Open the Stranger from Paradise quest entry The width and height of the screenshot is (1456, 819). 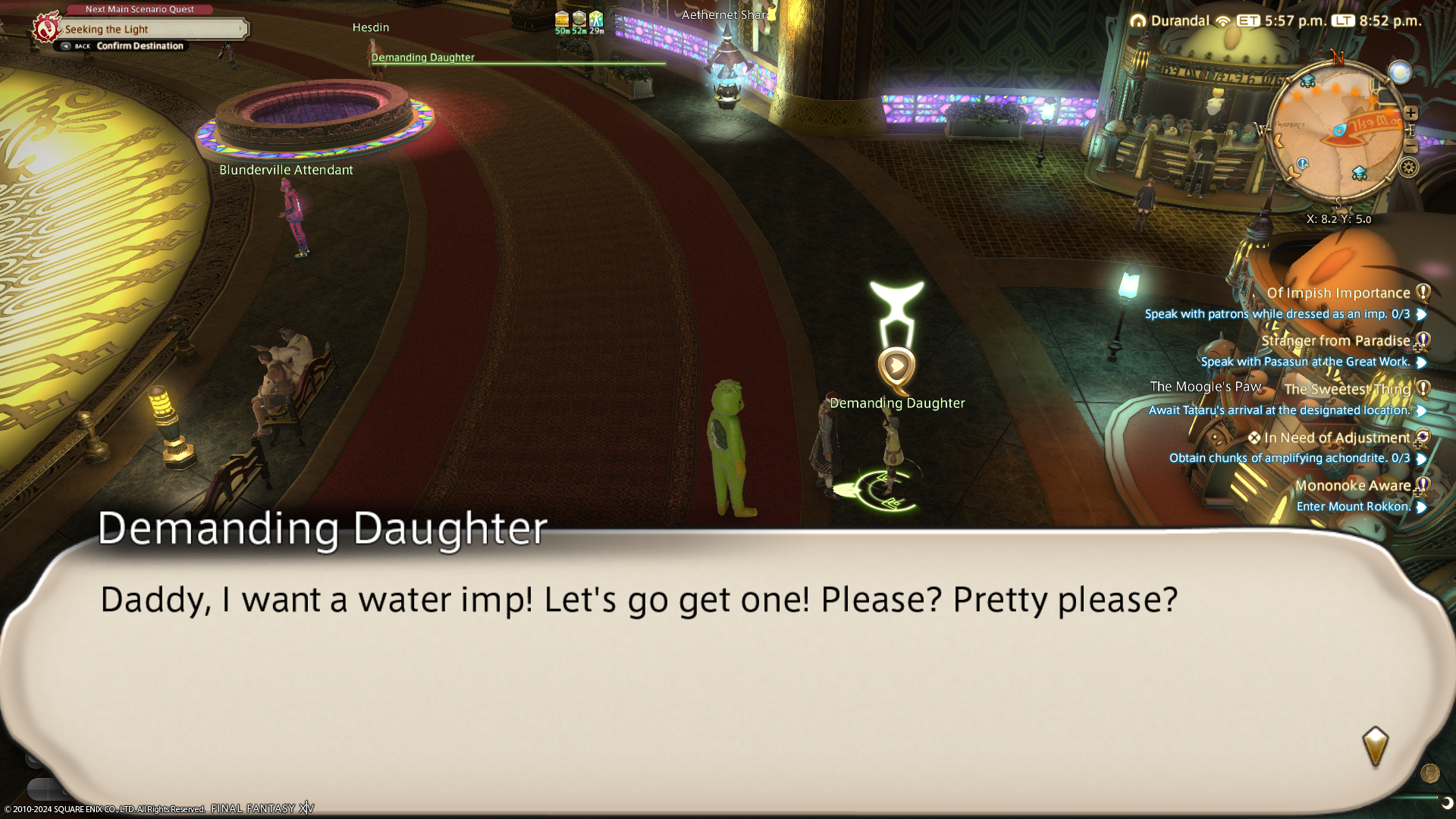coord(1335,341)
